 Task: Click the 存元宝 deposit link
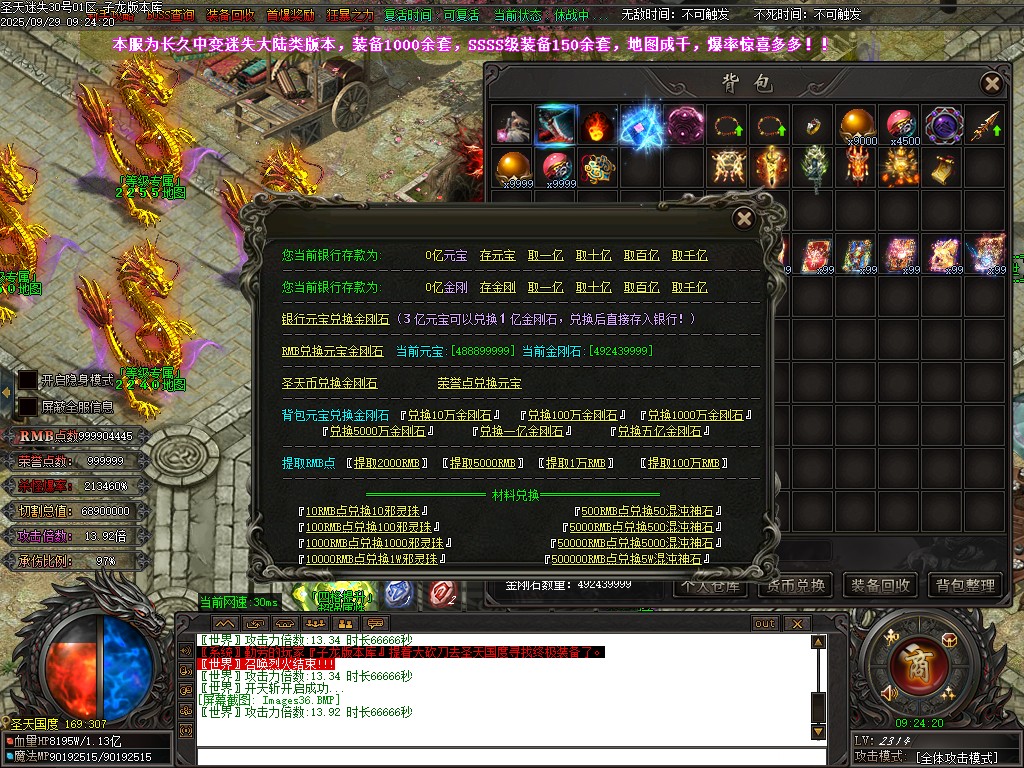[x=497, y=255]
